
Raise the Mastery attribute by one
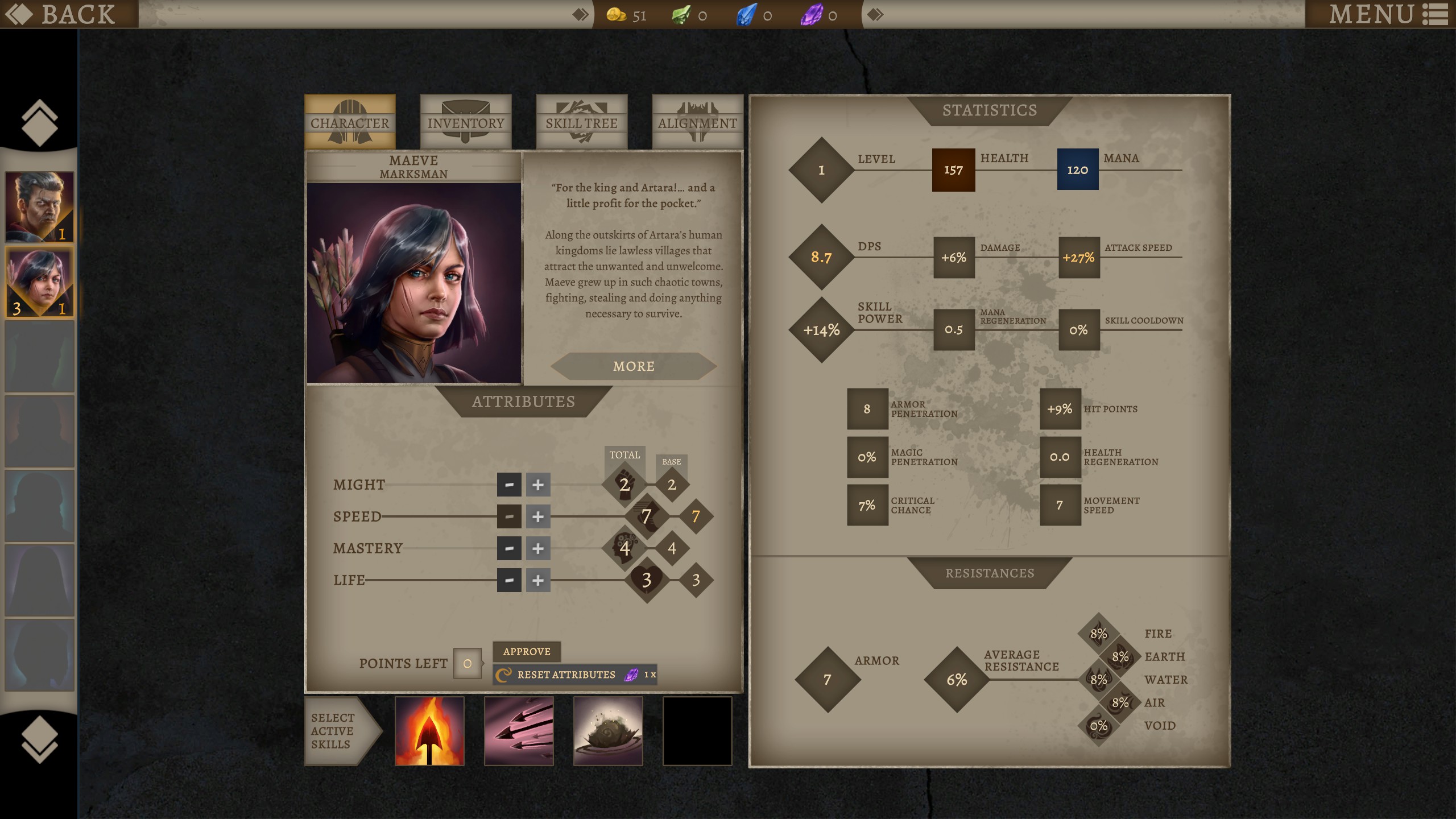click(x=537, y=548)
